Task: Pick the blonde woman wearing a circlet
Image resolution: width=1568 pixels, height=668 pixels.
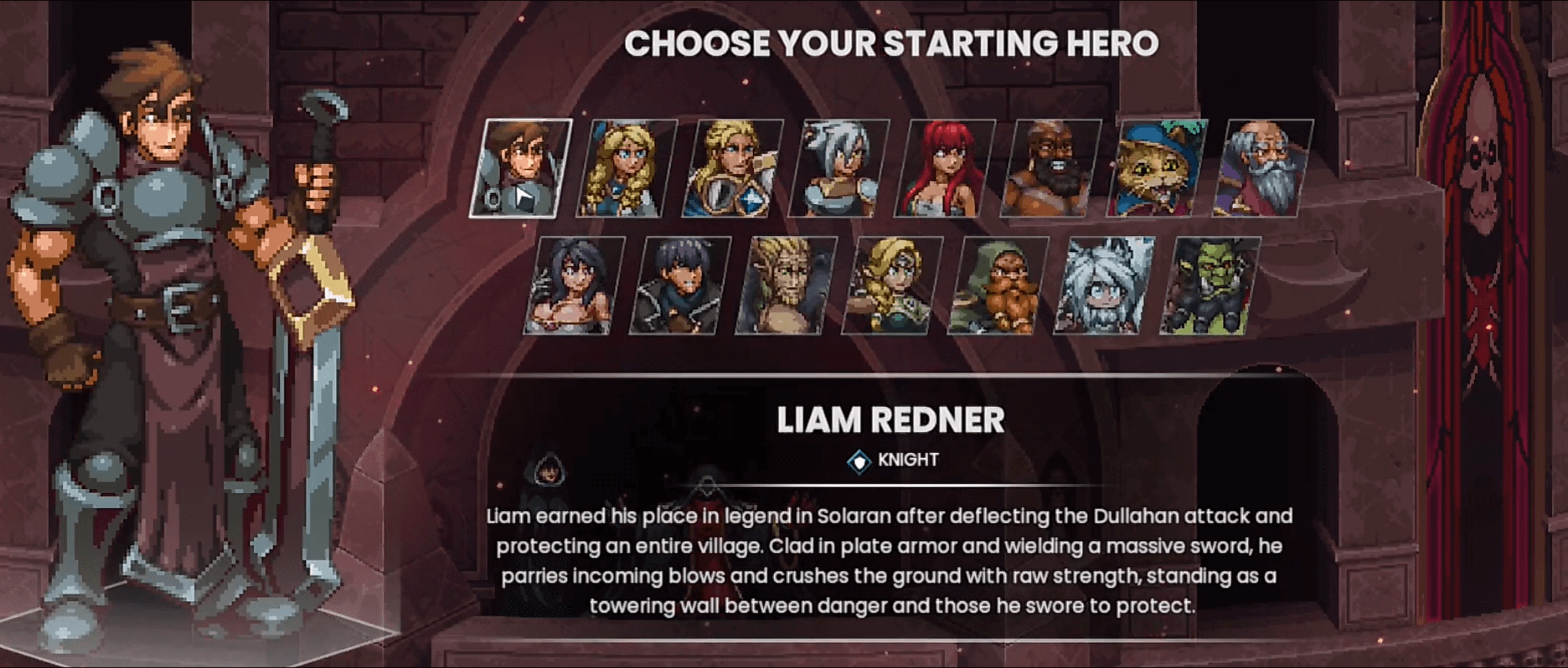Action: coord(892,285)
